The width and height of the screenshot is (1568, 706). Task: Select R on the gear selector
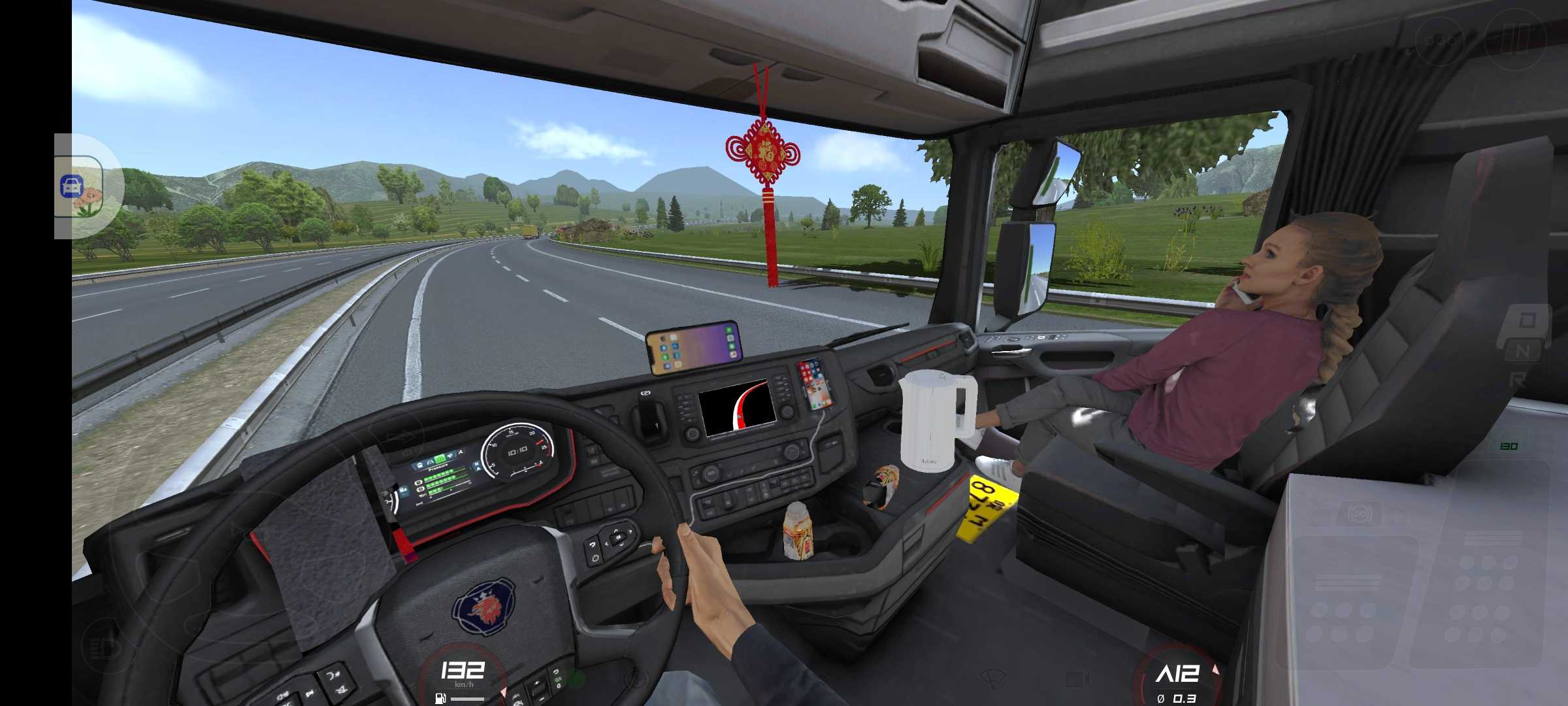1518,379
